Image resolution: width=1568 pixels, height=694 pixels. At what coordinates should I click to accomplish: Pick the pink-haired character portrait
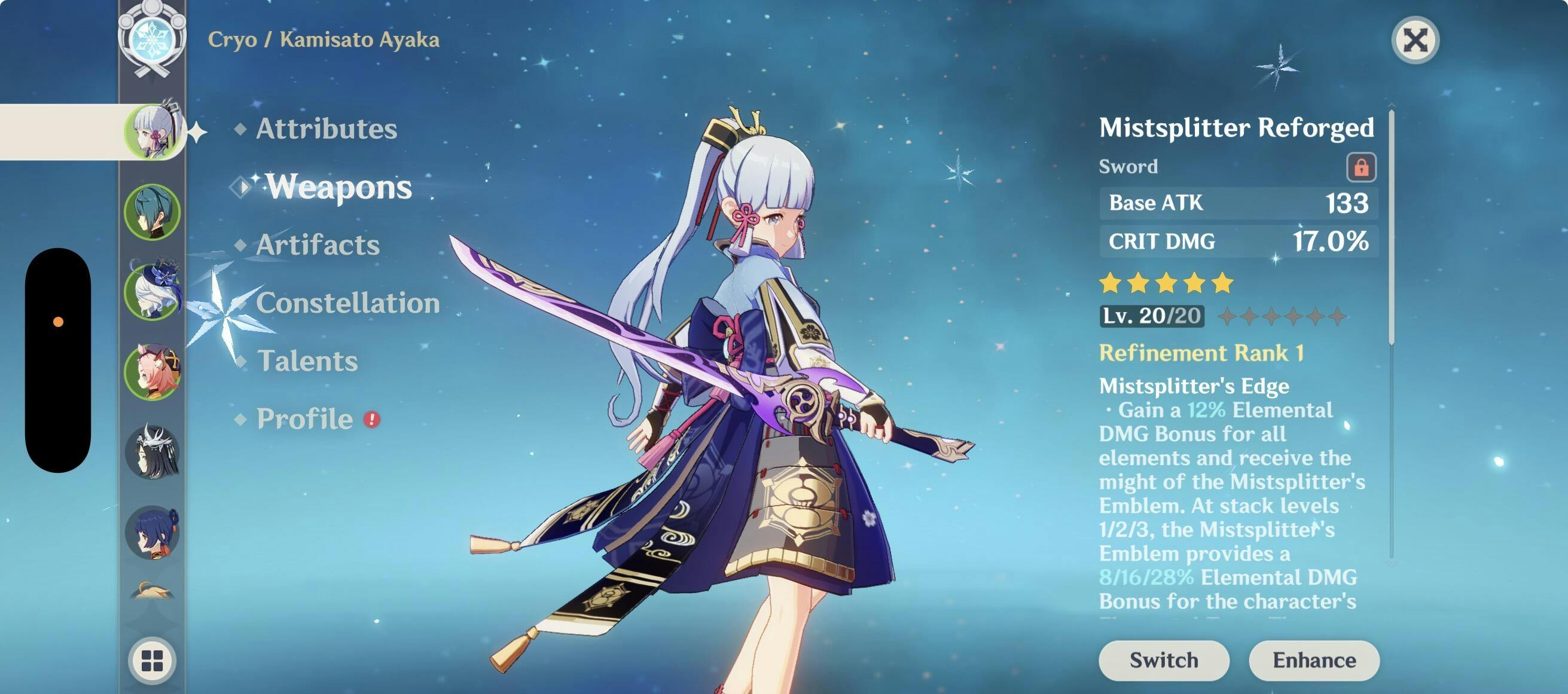[x=152, y=372]
